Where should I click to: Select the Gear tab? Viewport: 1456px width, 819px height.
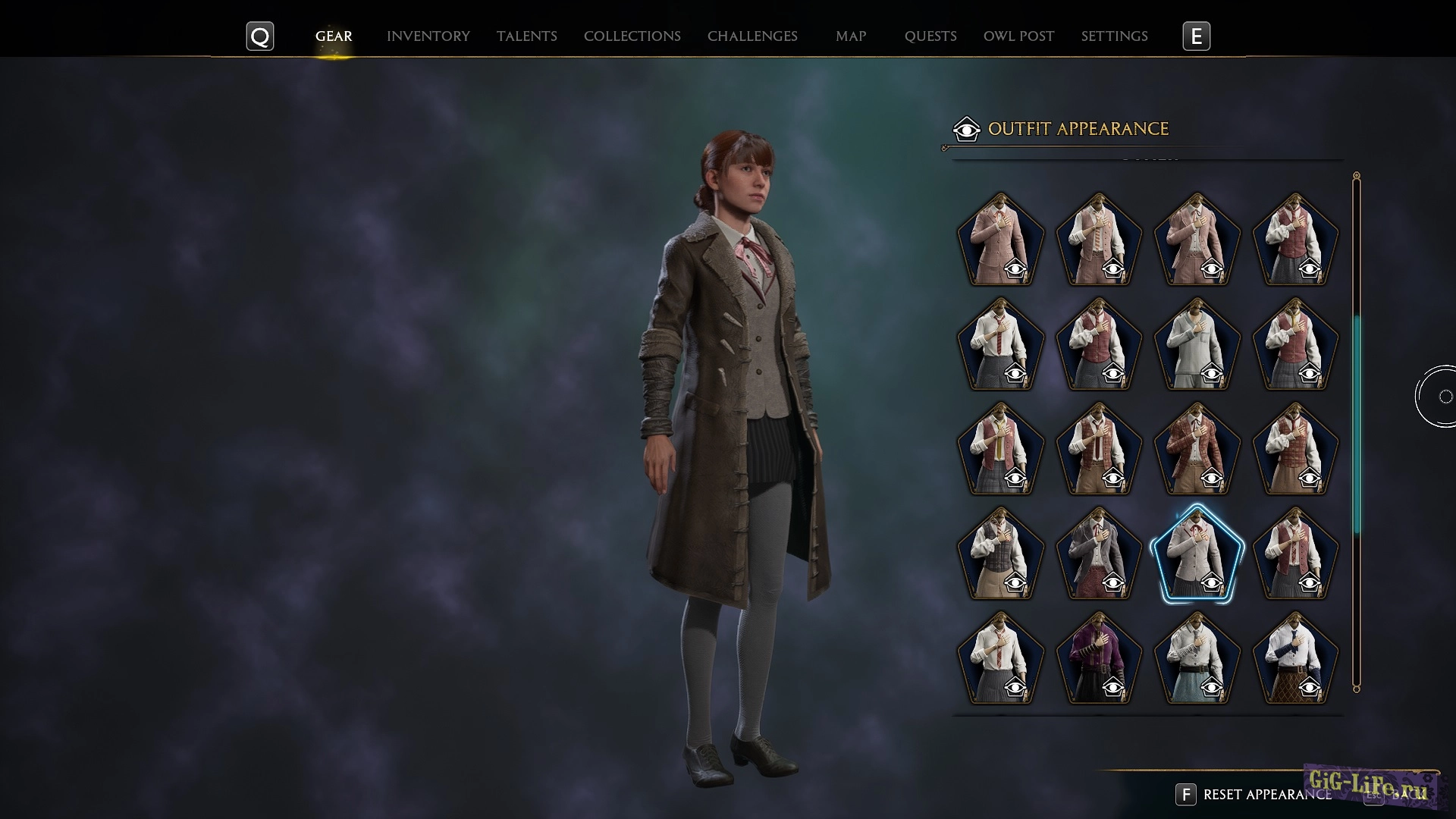pos(334,36)
